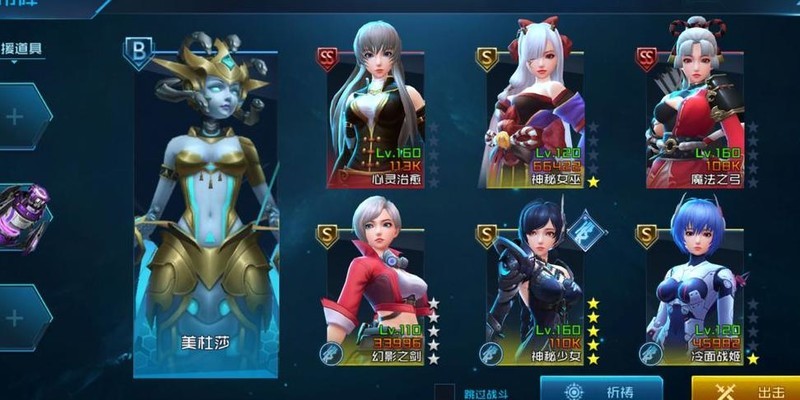800x400 pixels.
Task: Select the purple canister support item slot
Action: click(x=22, y=213)
